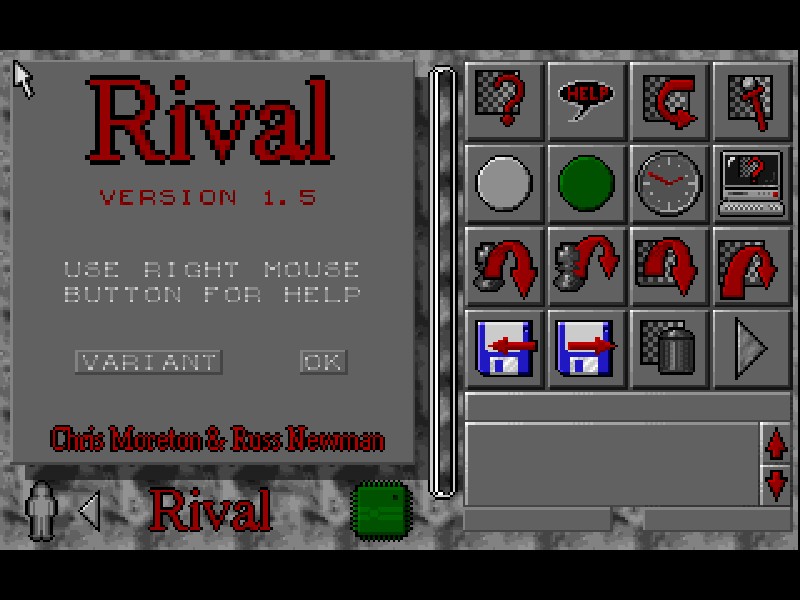
Task: Click the computer monitor icon
Action: (x=752, y=184)
